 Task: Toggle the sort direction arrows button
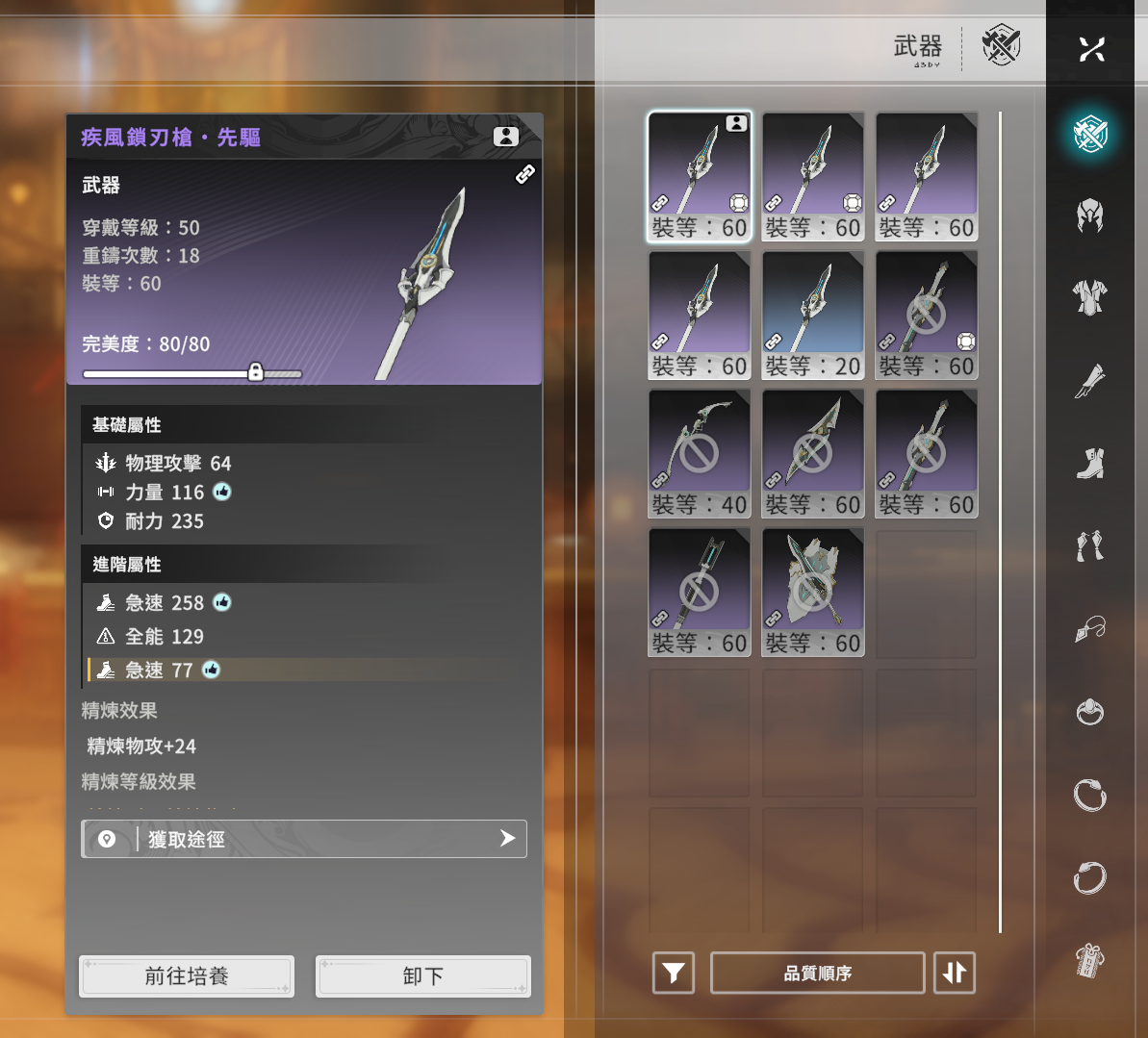point(955,974)
